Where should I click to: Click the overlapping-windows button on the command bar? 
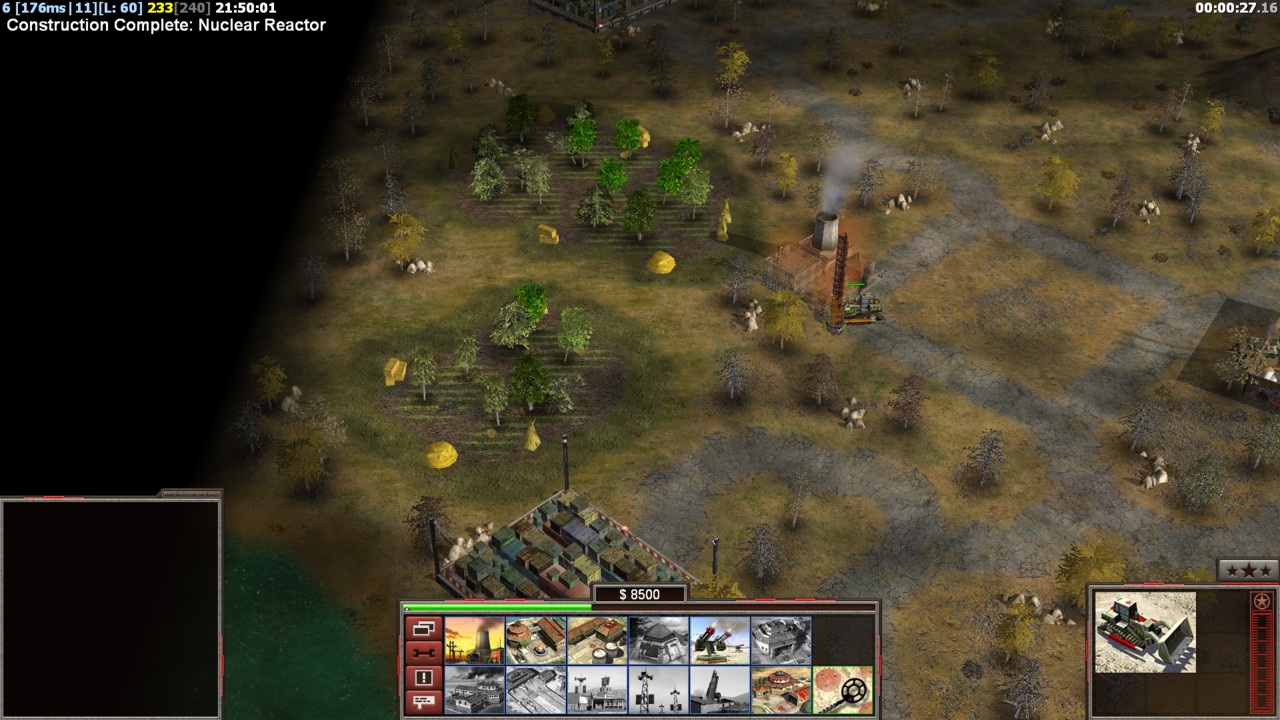click(x=423, y=629)
